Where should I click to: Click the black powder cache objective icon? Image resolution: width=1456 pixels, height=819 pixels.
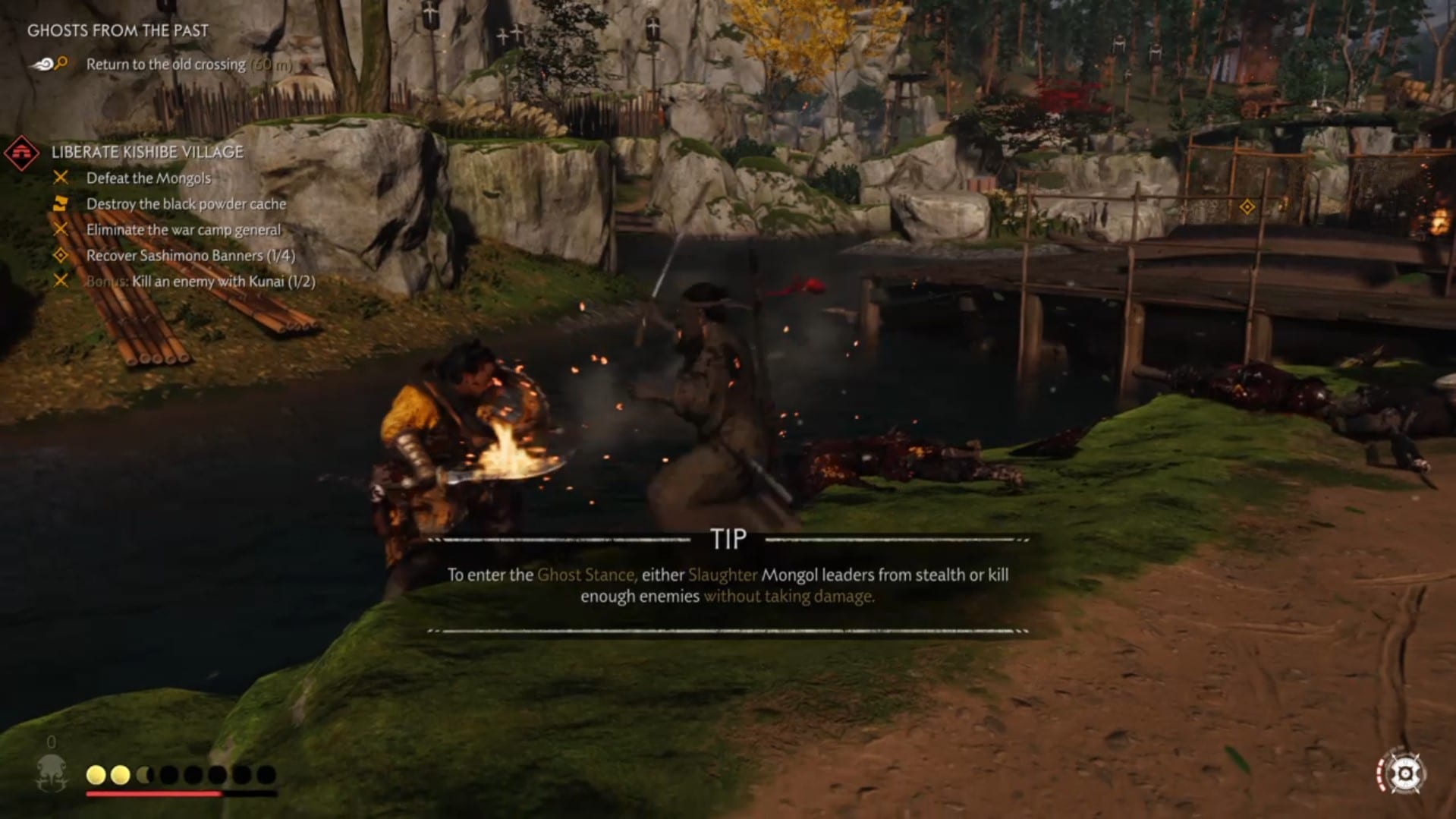click(x=61, y=203)
